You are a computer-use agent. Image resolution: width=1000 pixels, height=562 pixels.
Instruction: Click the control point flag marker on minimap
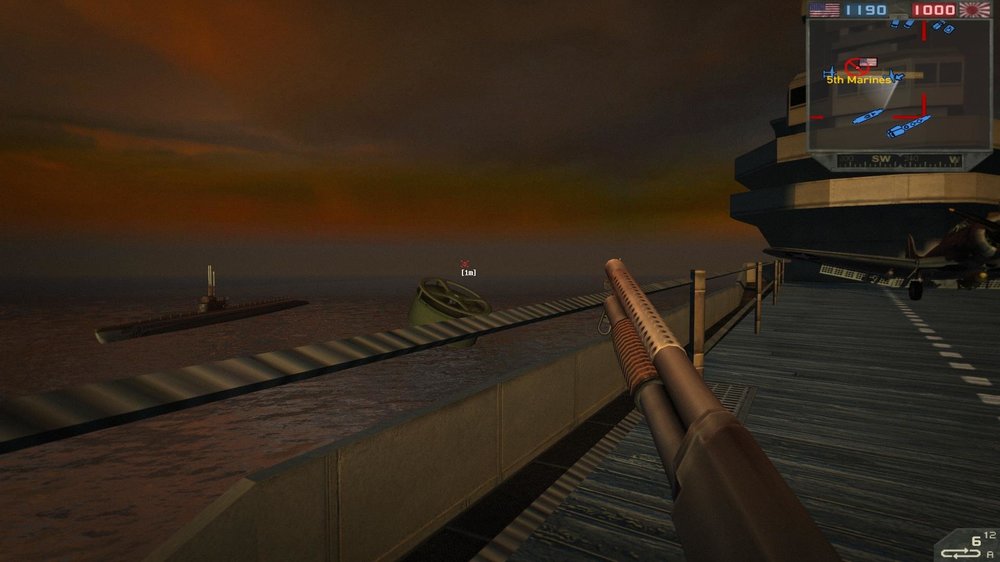(x=867, y=63)
